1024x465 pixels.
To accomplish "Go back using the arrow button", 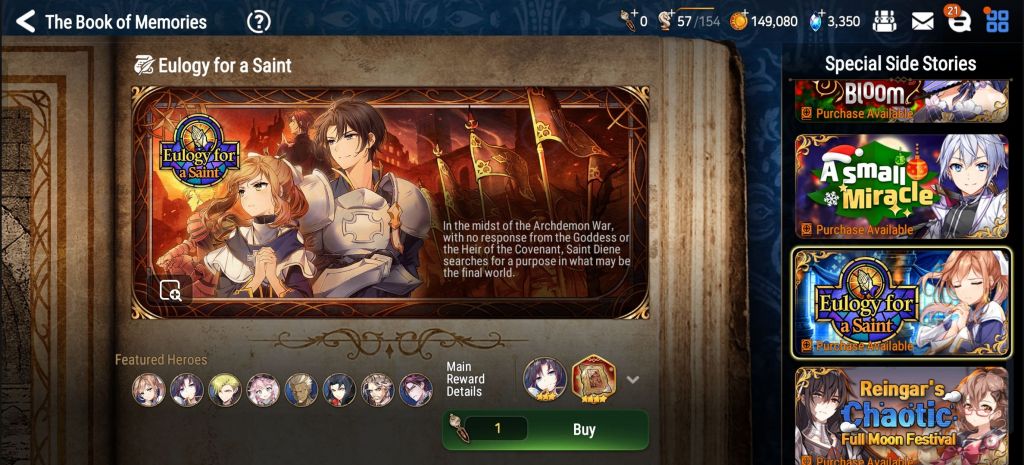I will (x=26, y=21).
